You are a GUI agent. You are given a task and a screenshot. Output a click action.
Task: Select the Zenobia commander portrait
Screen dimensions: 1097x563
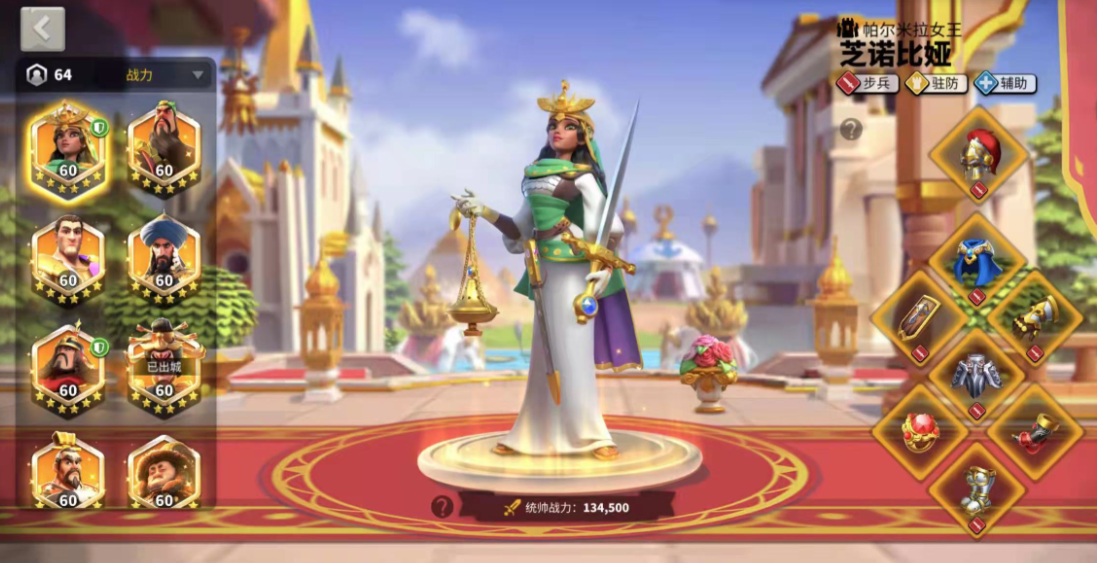68,151
